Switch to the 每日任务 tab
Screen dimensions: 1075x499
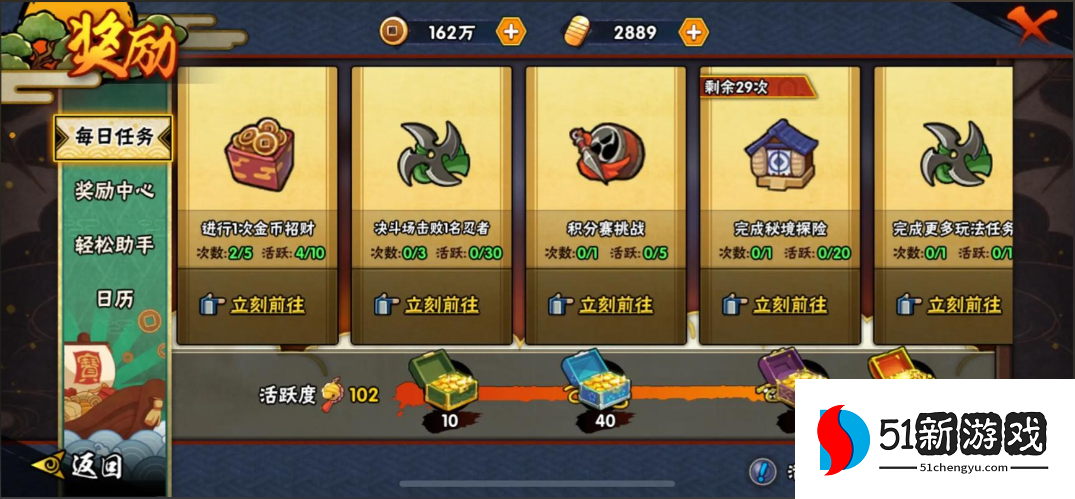(114, 138)
